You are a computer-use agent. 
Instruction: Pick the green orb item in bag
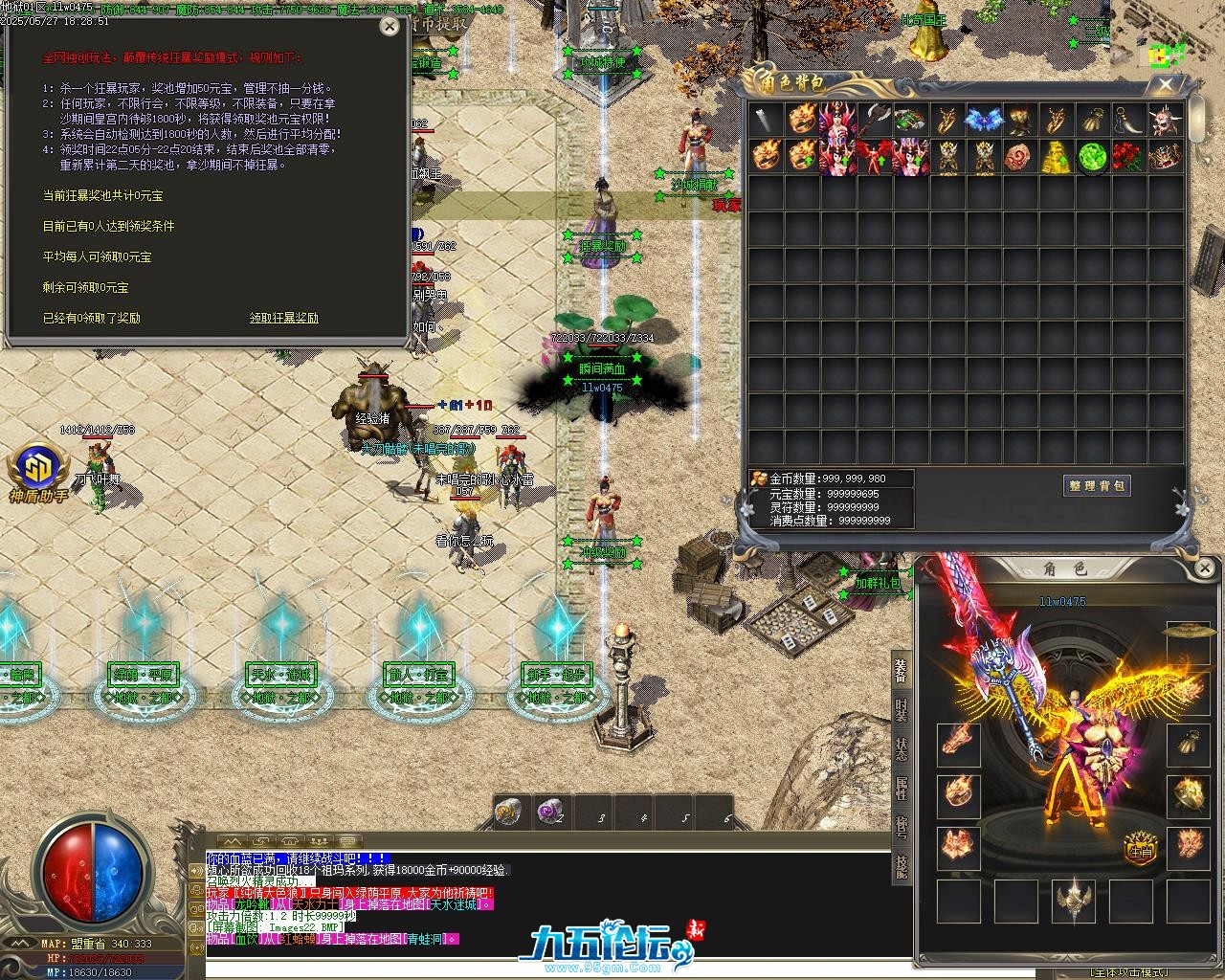pos(1092,157)
